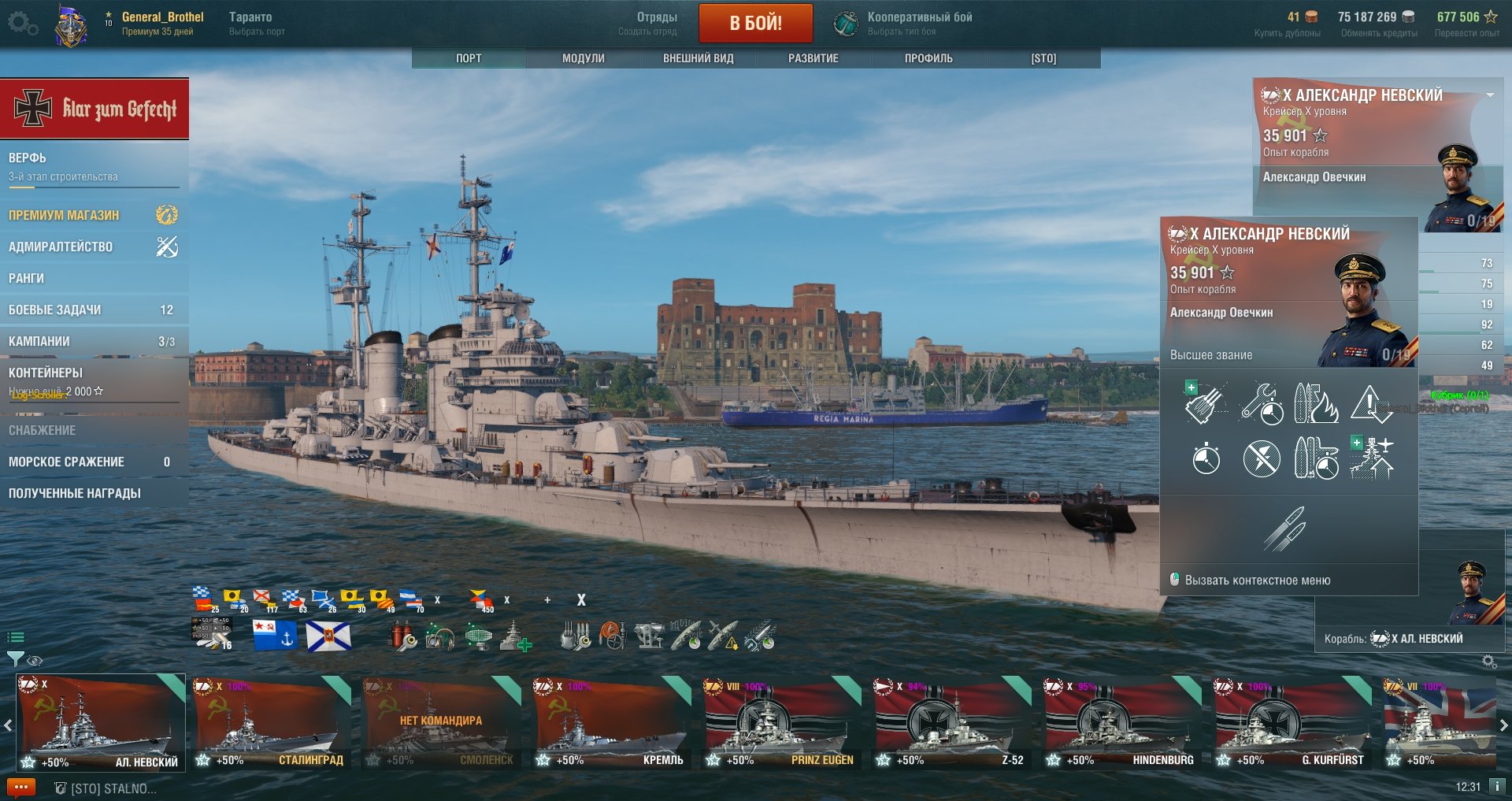Open the [STO] clan tab
Viewport: 1512px width, 801px height.
pos(1043,58)
